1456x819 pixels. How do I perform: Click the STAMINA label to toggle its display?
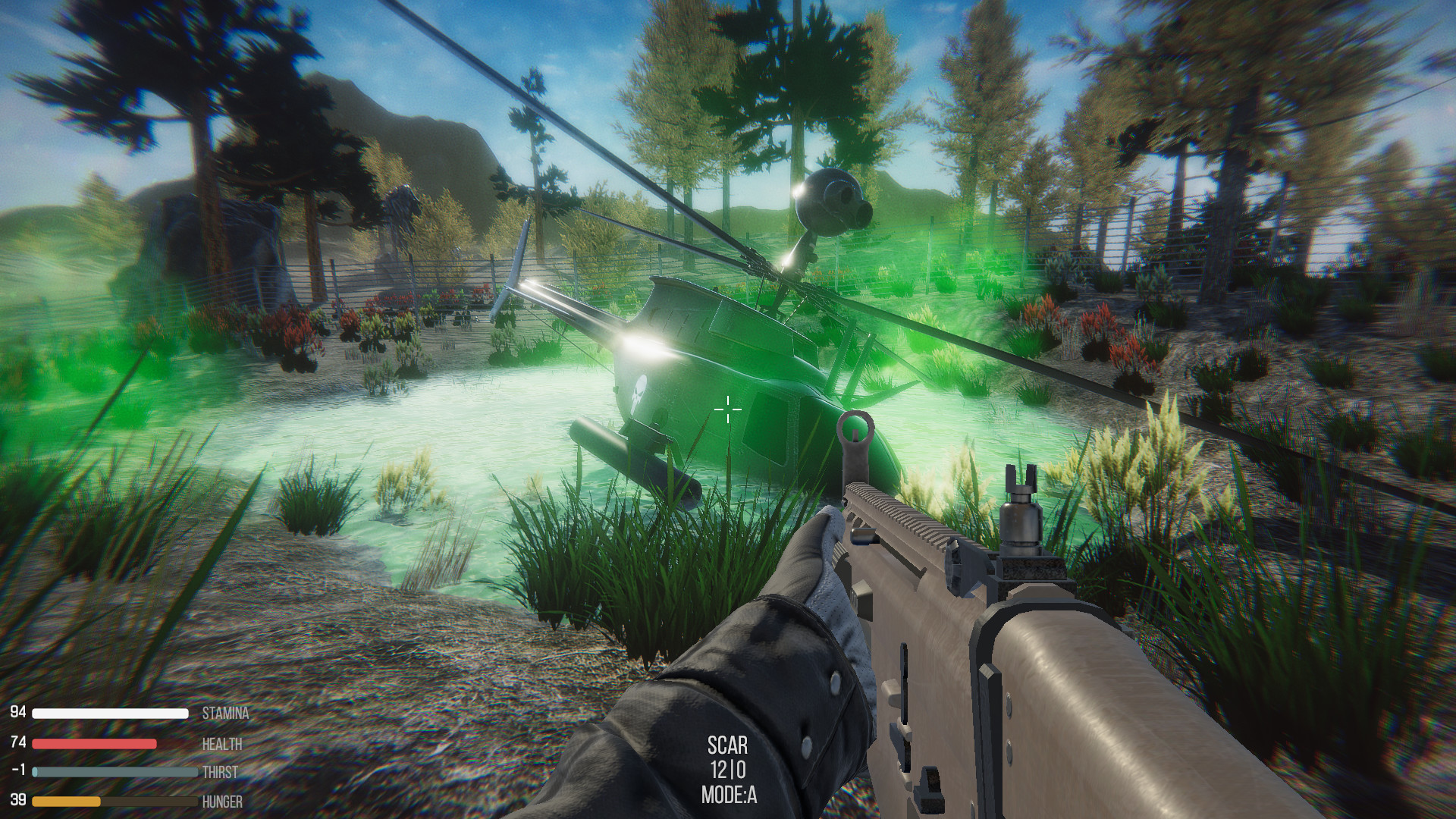click(225, 713)
